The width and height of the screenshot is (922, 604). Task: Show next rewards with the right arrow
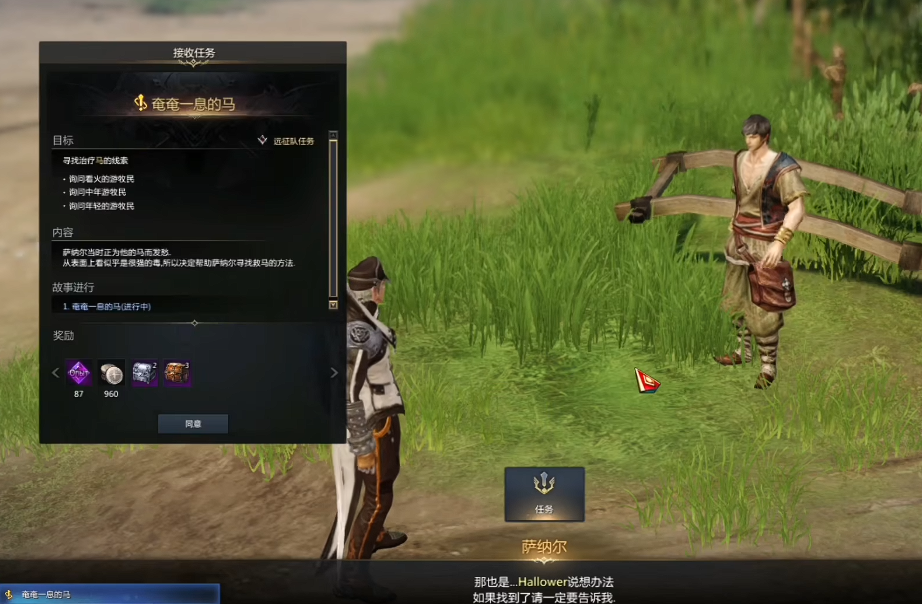pos(334,373)
